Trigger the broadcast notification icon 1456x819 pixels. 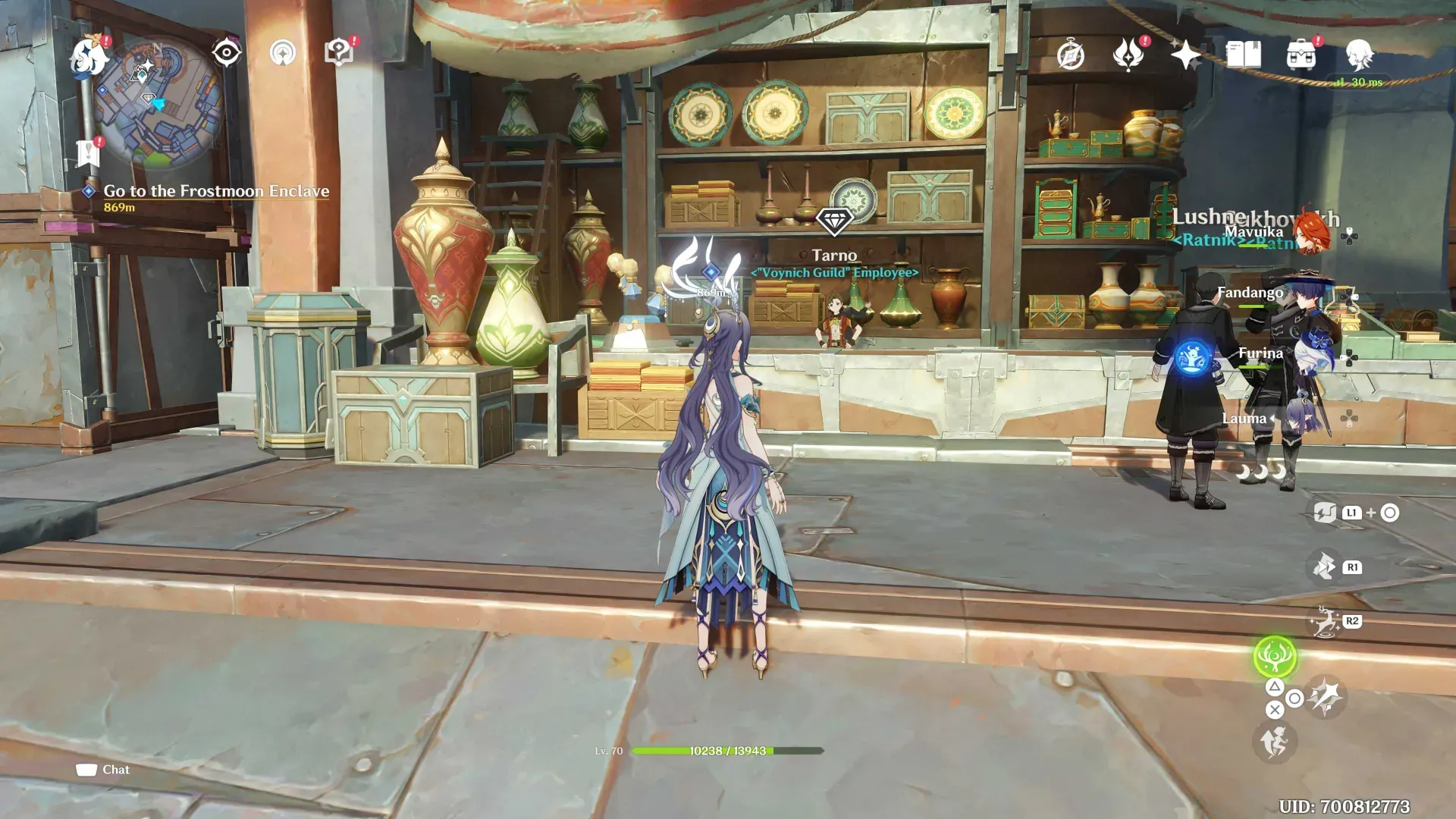[284, 52]
